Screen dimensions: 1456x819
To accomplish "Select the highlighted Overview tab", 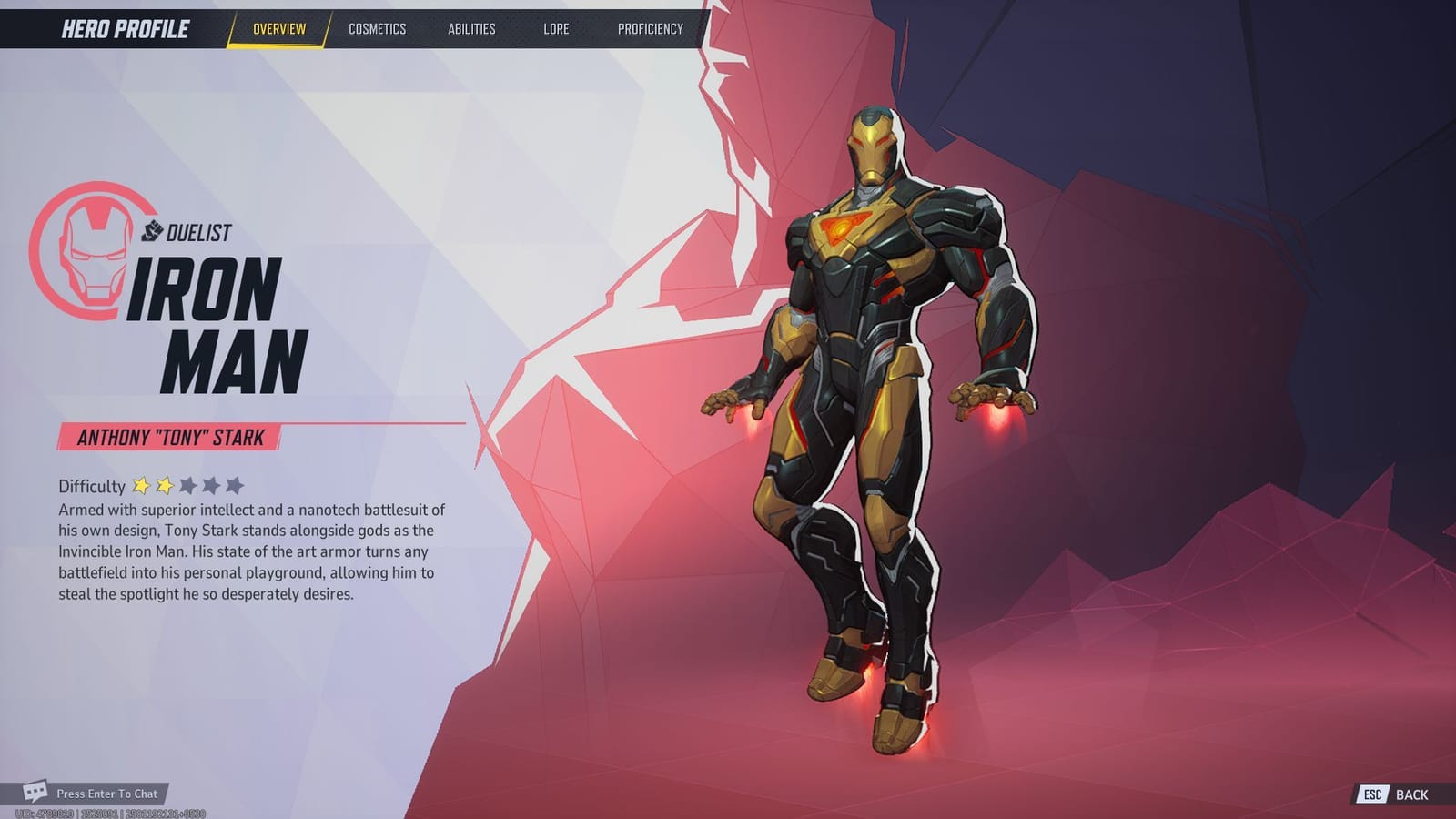I will point(278,28).
